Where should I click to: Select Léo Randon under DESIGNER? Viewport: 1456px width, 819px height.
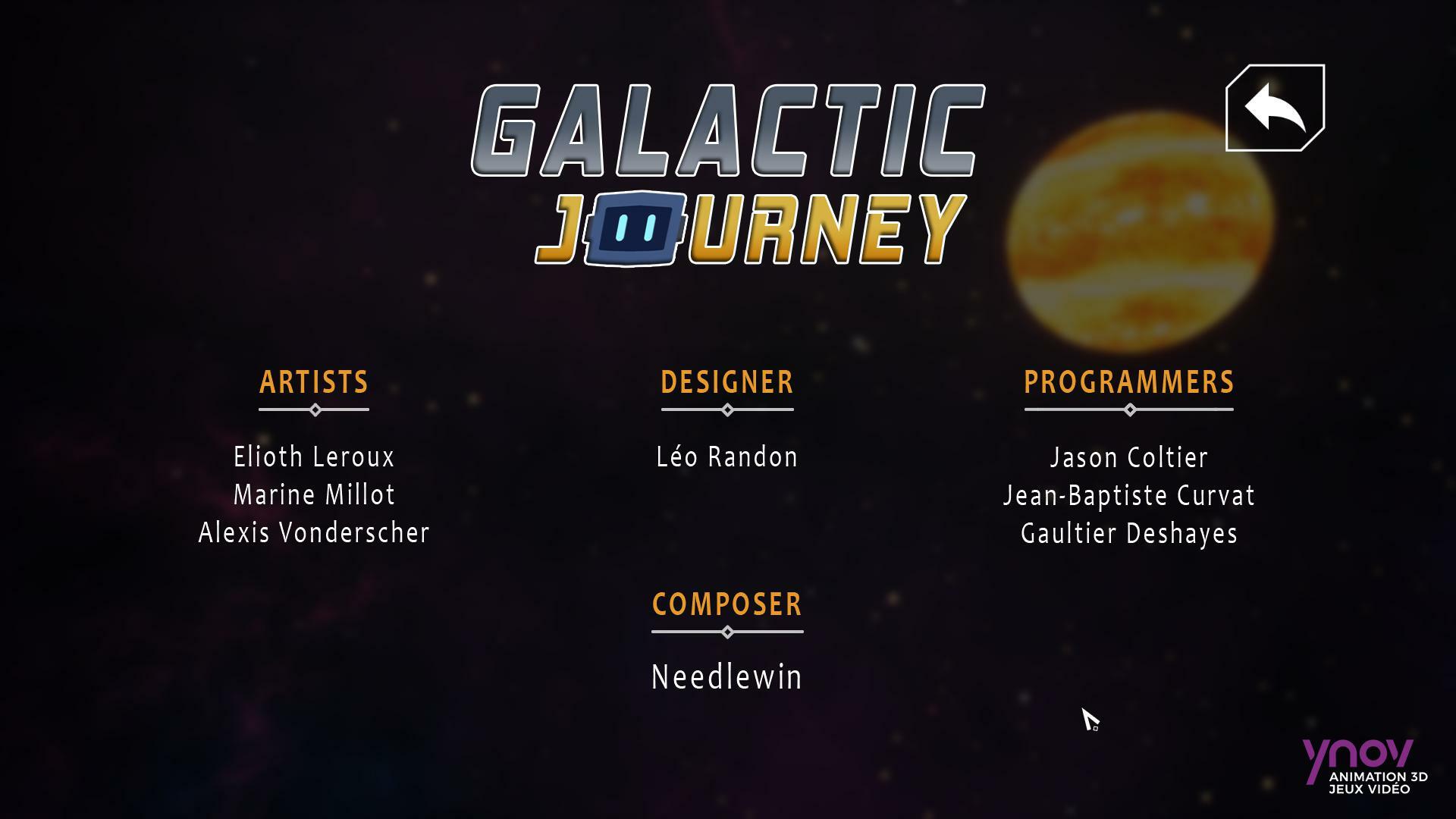click(726, 457)
